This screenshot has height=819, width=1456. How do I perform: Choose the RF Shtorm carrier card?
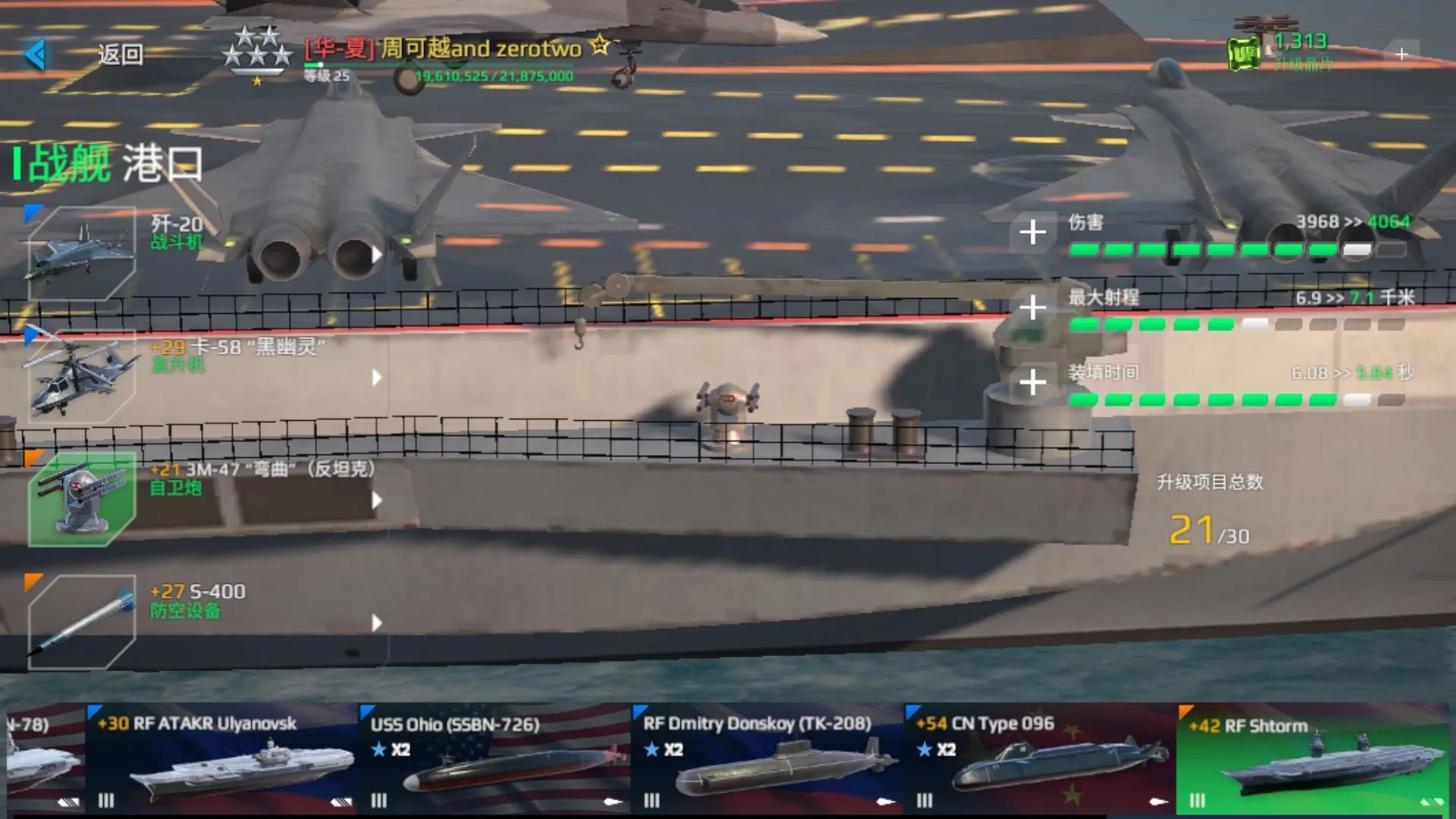[x=1312, y=758]
